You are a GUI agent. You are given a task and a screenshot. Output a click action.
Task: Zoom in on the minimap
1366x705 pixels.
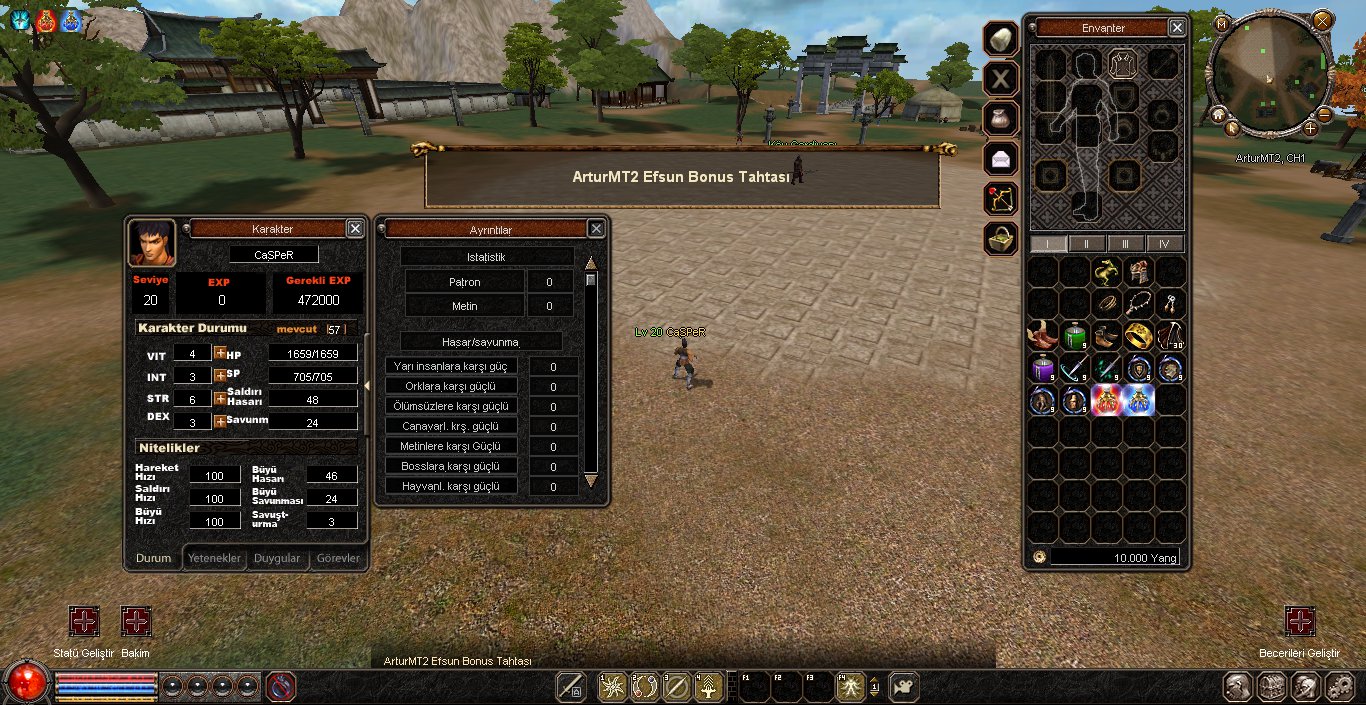[1310, 128]
